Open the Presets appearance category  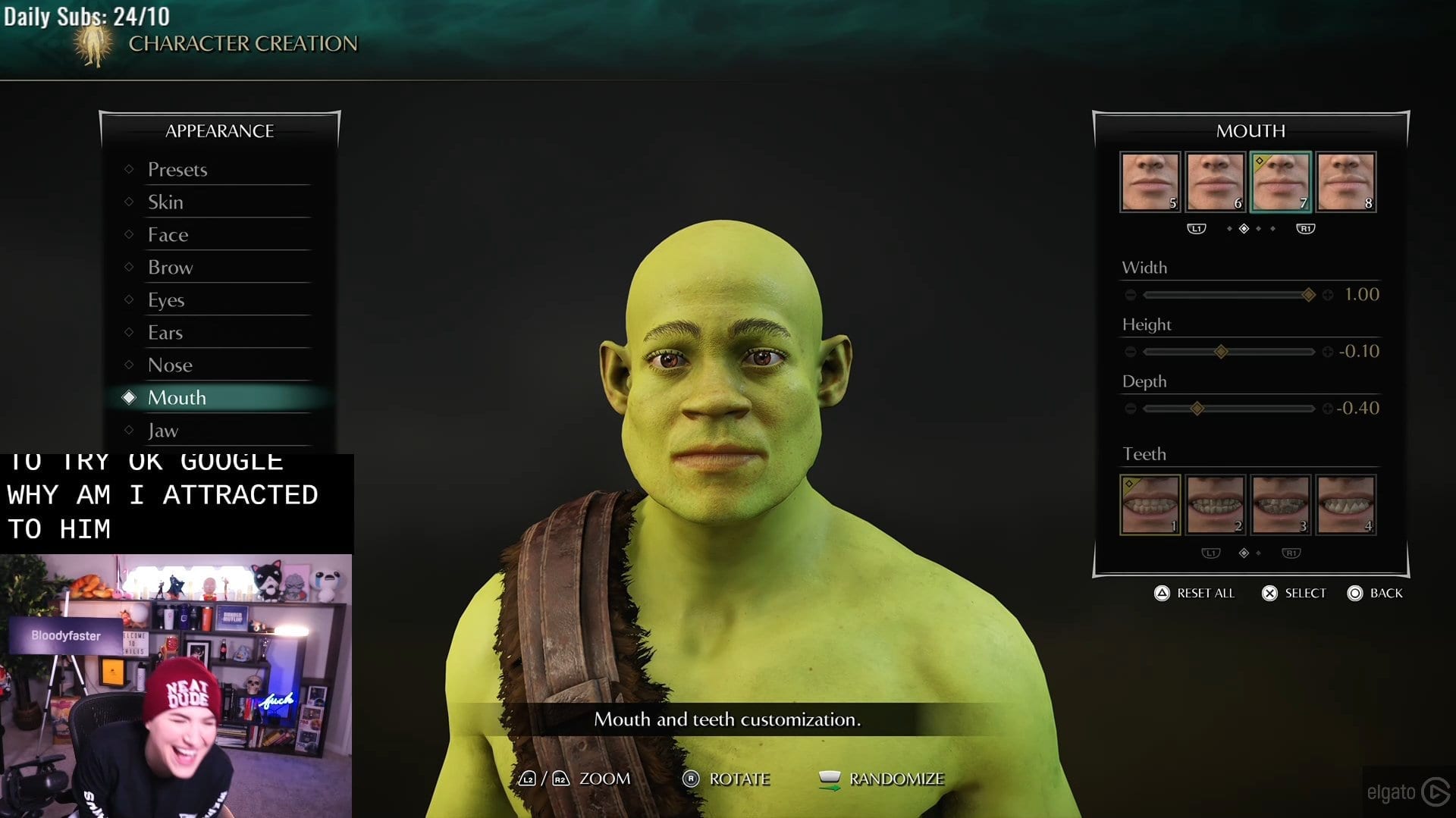[x=177, y=169]
